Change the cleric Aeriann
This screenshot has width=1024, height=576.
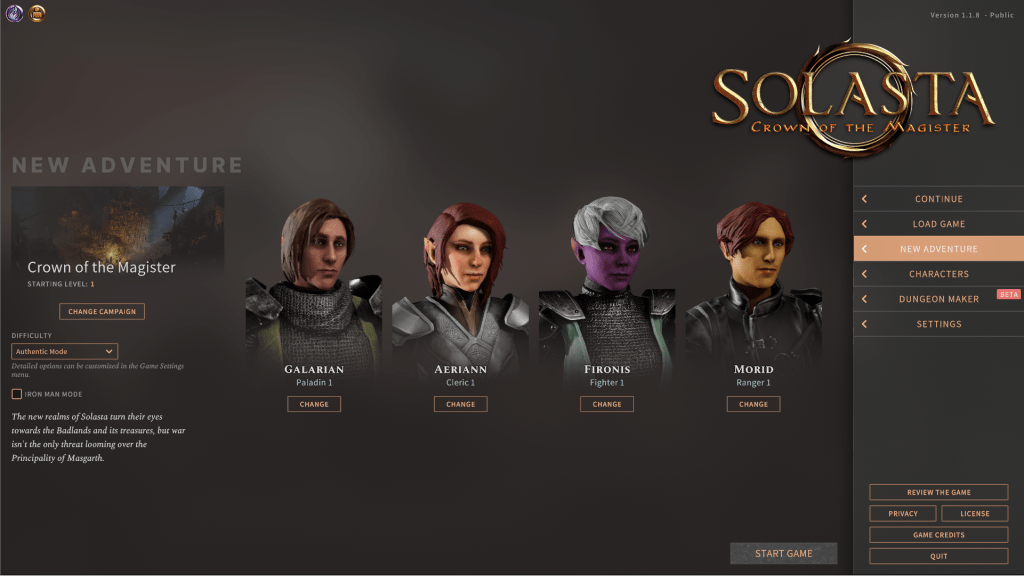click(x=461, y=404)
